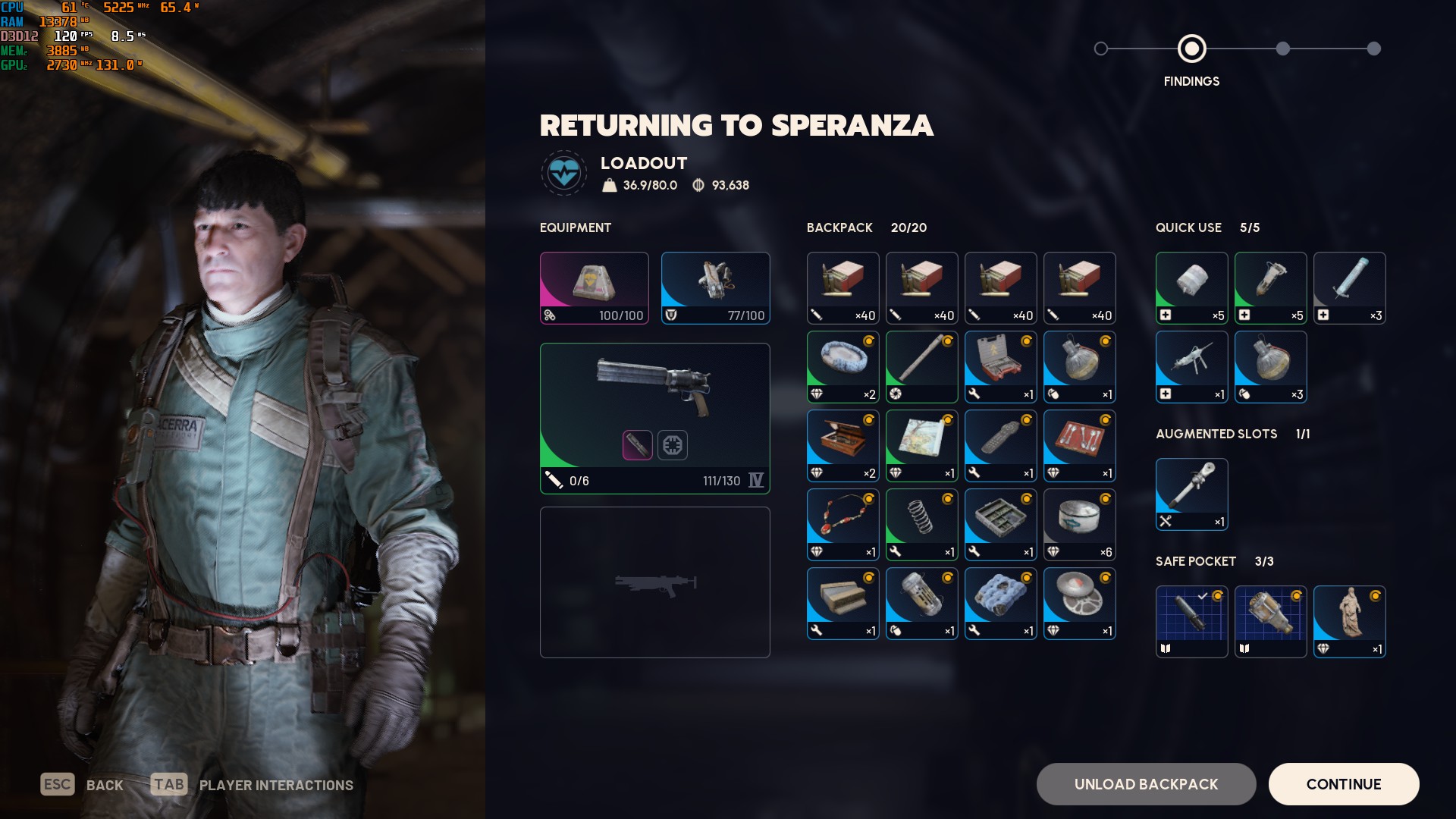
Task: Select the empty secondary weapon slot
Action: tap(654, 582)
